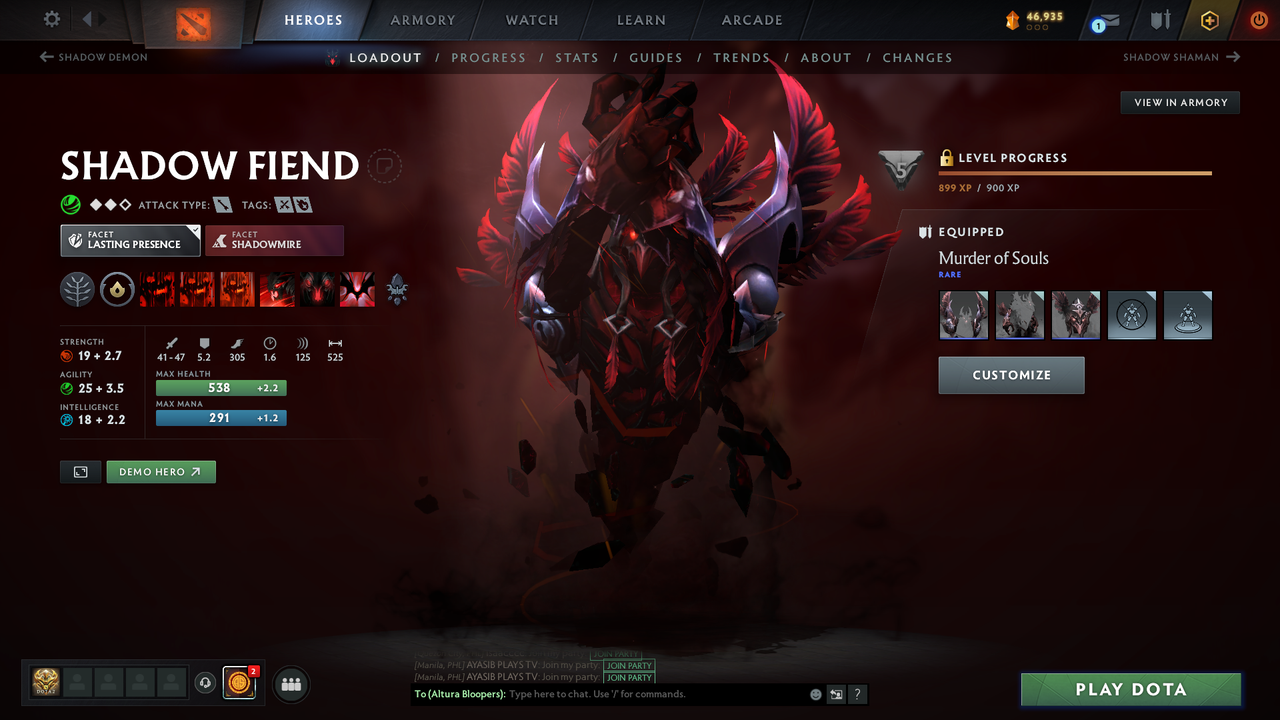
Task: Open Dota Plus subscription icon in top bar
Action: [x=1210, y=19]
